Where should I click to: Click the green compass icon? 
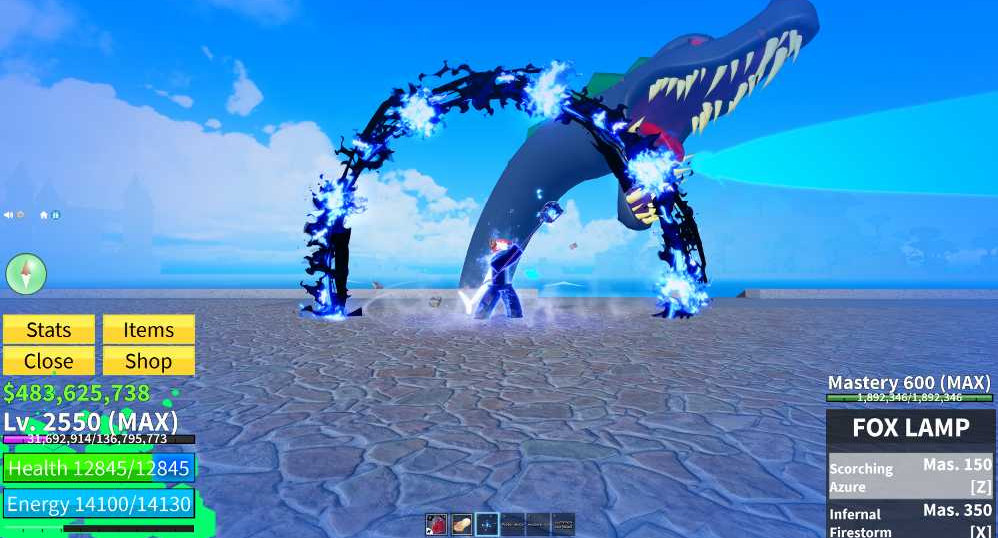(26, 273)
